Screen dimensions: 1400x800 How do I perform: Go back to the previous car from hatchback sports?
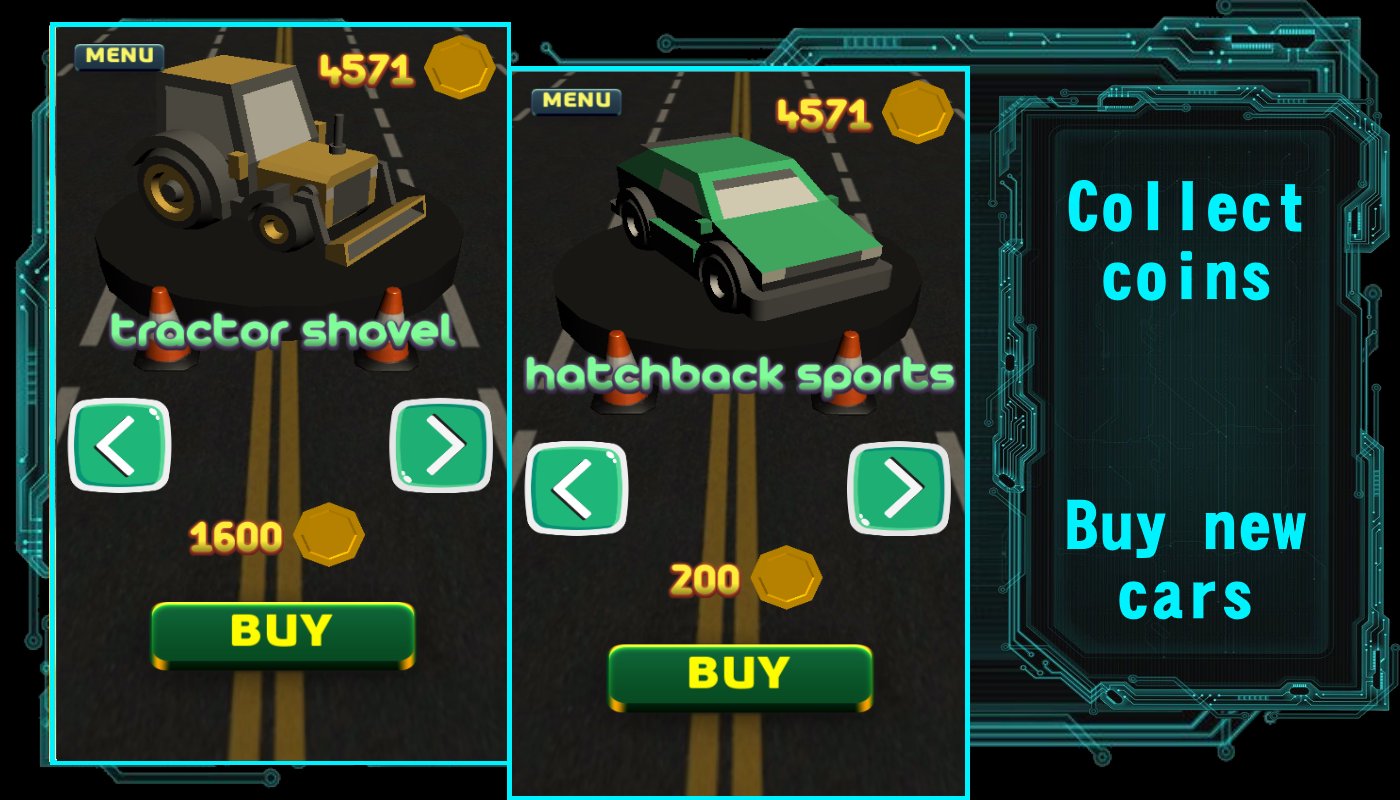[x=575, y=489]
